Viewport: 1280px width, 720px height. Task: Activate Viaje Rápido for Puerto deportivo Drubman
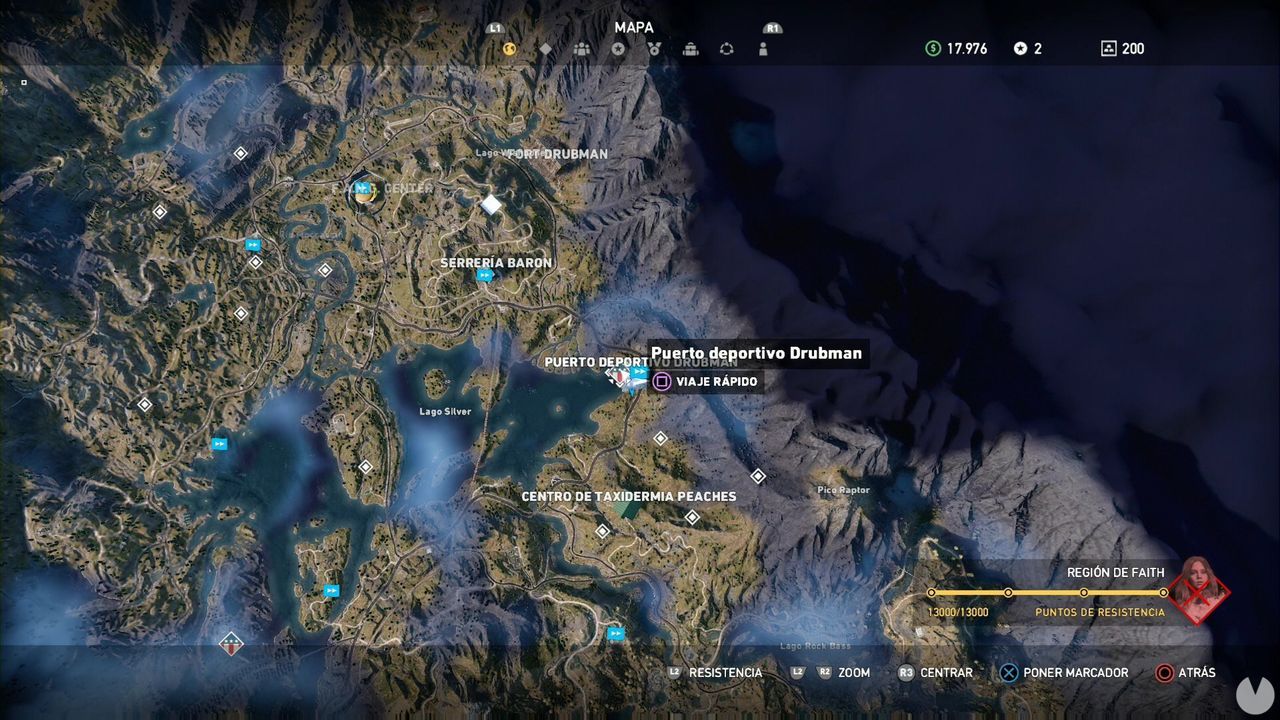[706, 381]
